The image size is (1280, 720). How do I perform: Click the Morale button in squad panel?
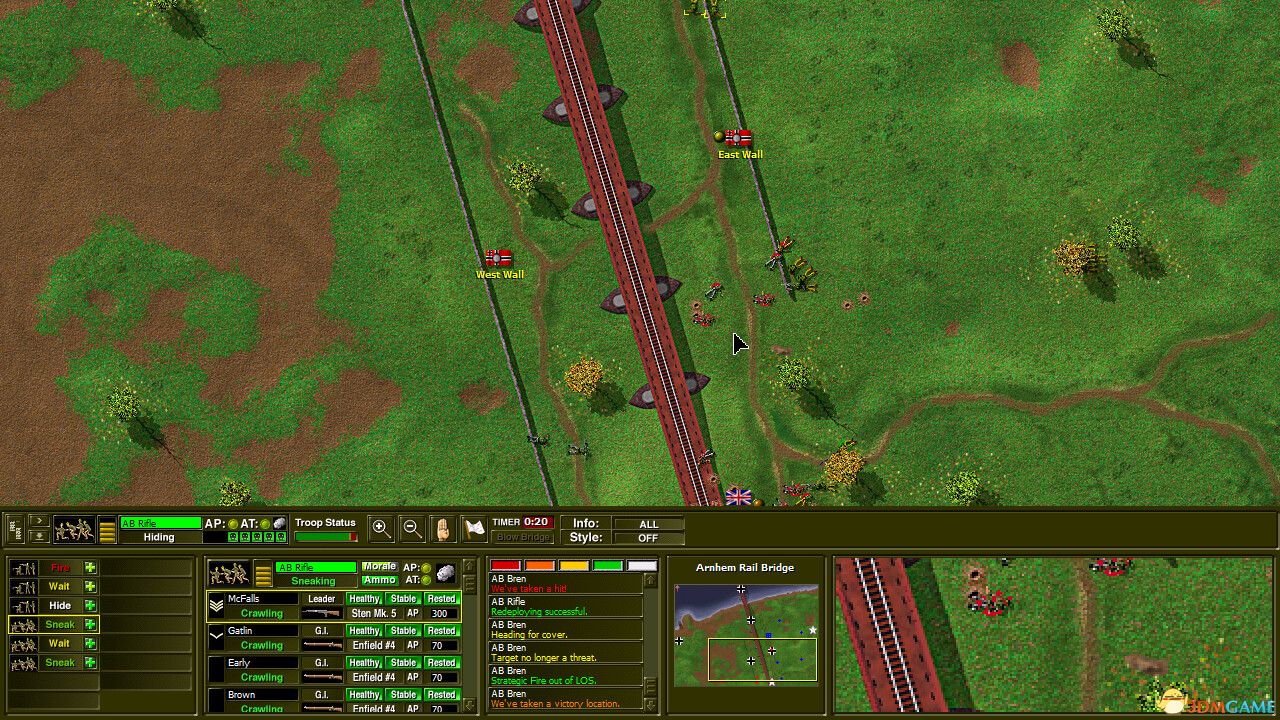[x=379, y=567]
